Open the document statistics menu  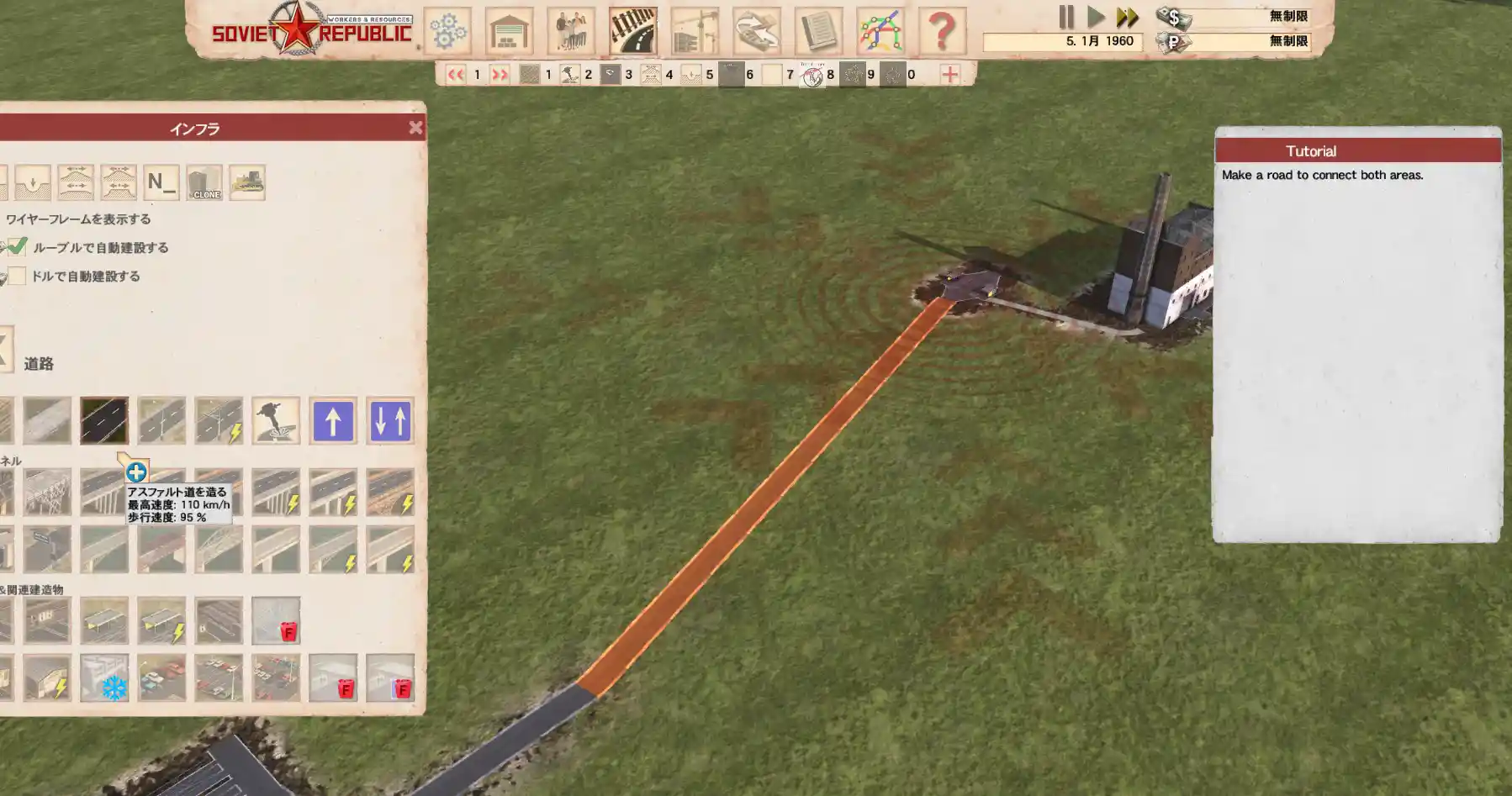(x=818, y=31)
